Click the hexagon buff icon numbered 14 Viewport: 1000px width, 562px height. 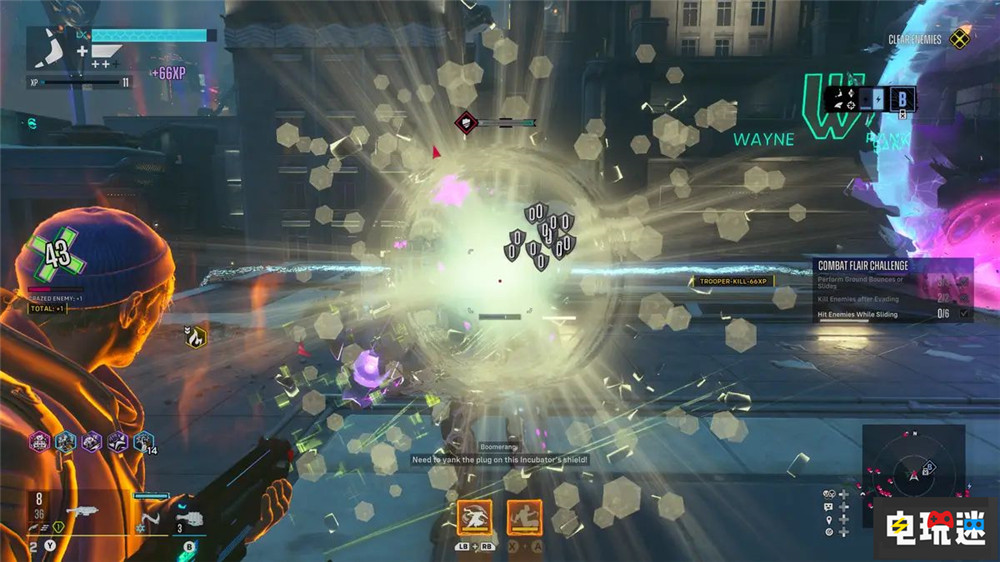pyautogui.click(x=143, y=441)
